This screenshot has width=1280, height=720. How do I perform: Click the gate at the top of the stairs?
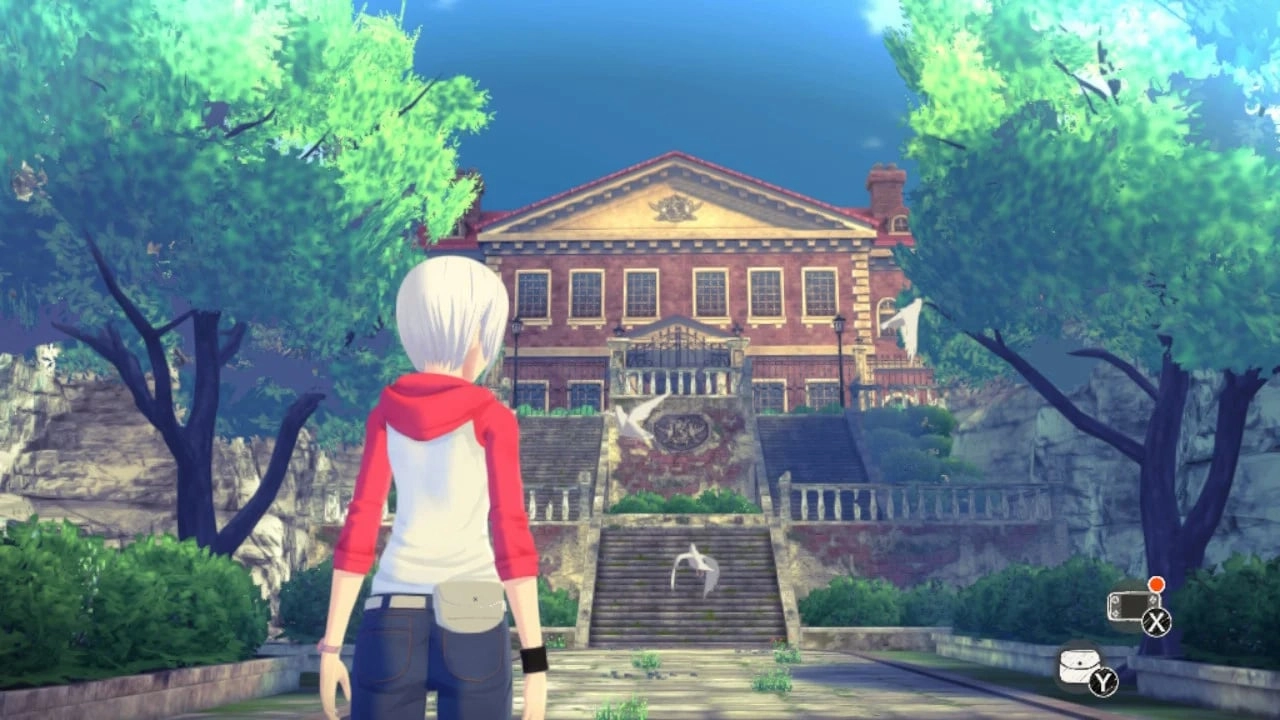[x=678, y=345]
